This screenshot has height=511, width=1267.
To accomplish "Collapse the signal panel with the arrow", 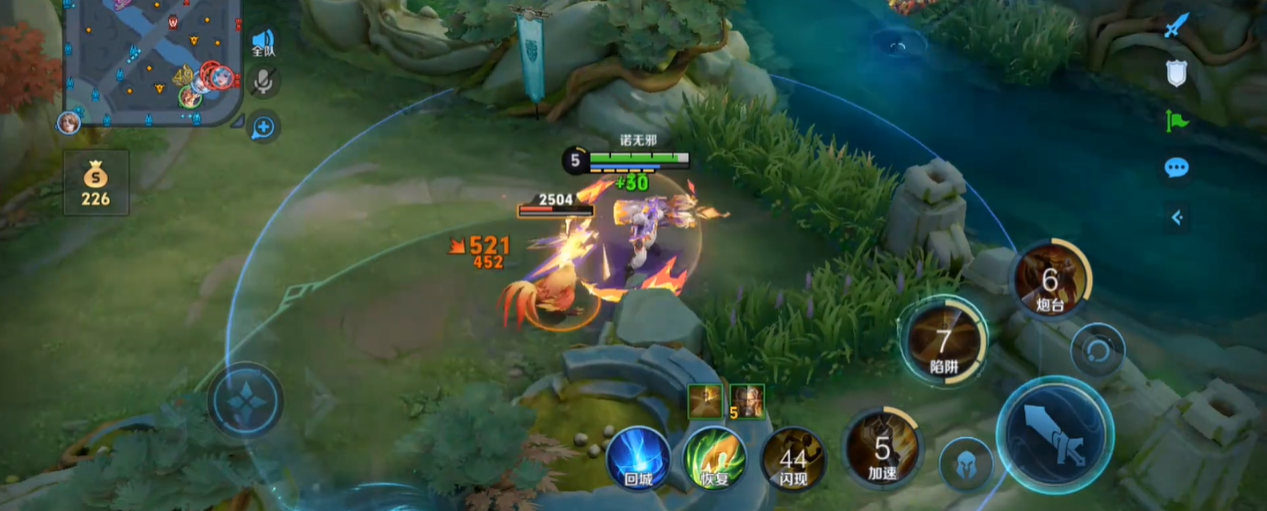I will pyautogui.click(x=1177, y=216).
